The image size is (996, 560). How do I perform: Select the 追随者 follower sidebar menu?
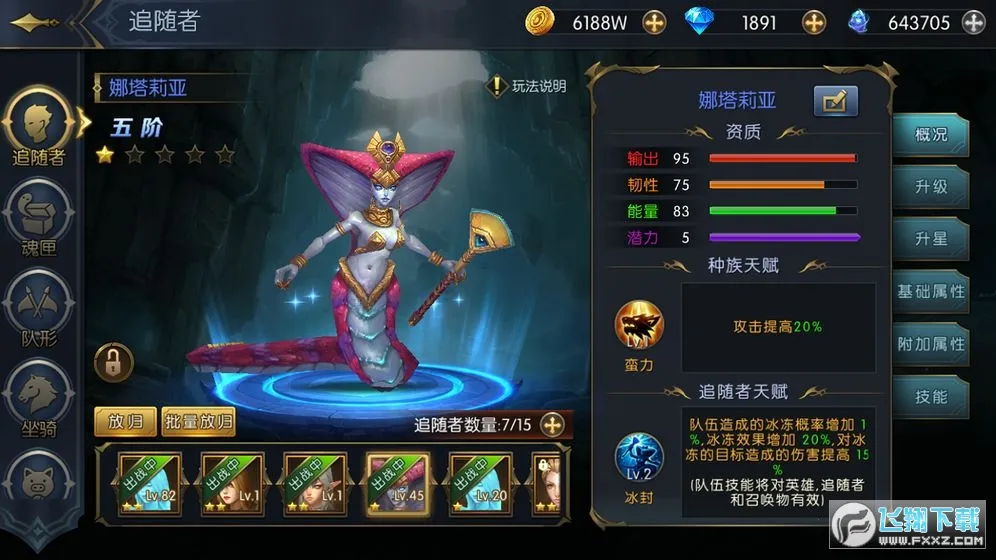pos(39,126)
